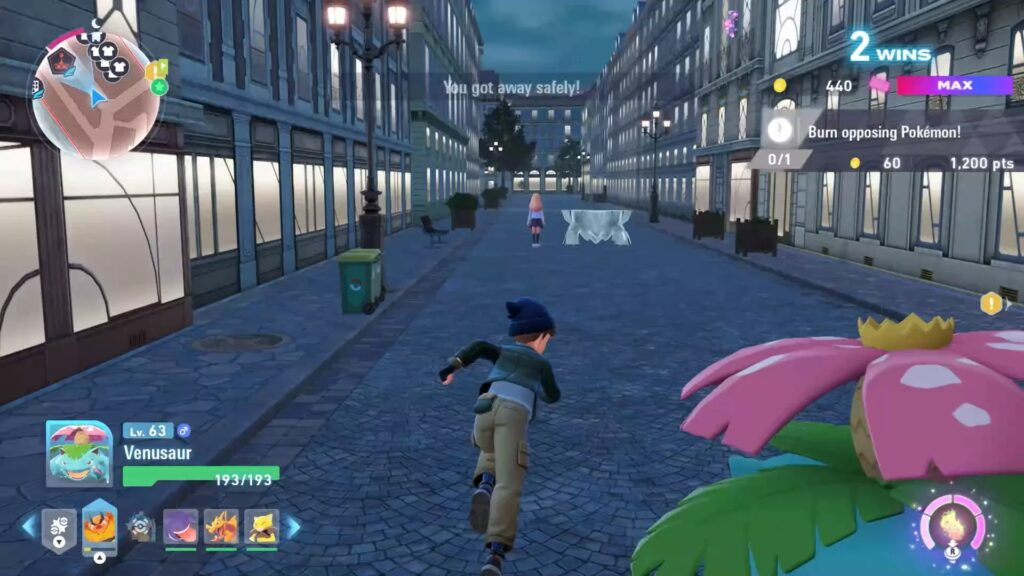Open the Poké Ball swap slot
Screen dimensions: 1024x576
[x=58, y=528]
